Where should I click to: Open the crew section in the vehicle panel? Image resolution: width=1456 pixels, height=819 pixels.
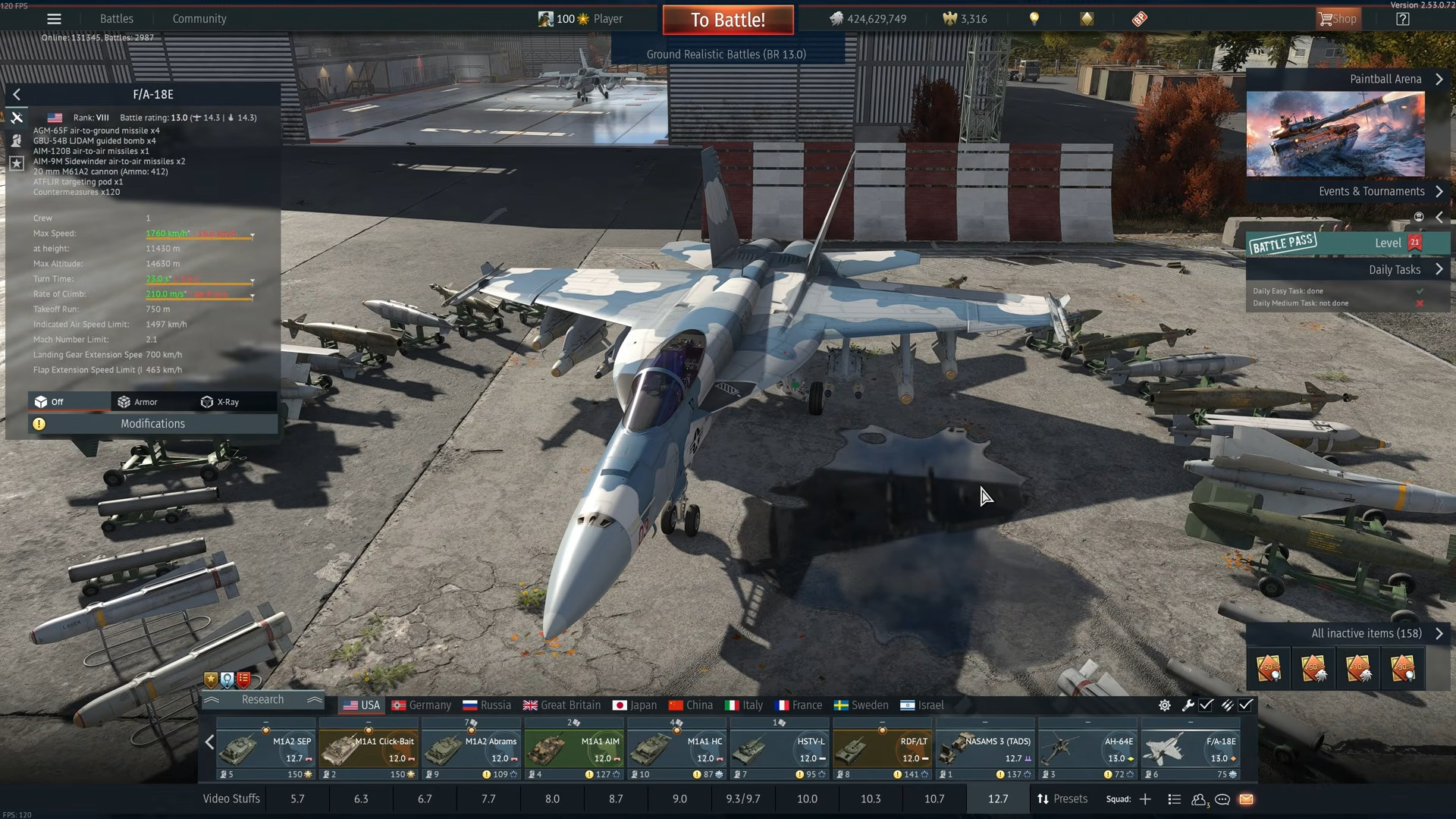tap(17, 140)
